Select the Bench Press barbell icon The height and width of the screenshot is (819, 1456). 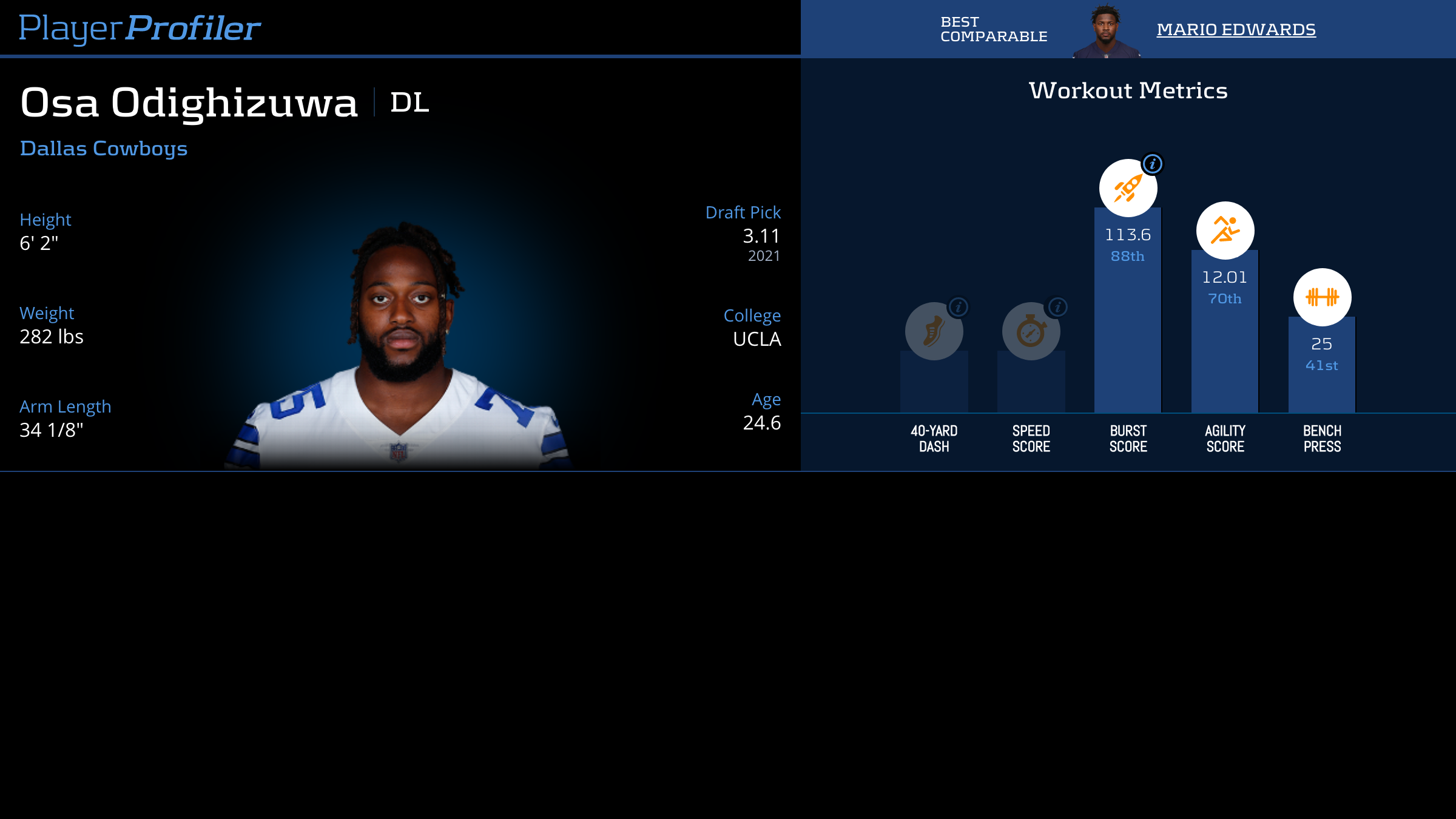(x=1322, y=297)
